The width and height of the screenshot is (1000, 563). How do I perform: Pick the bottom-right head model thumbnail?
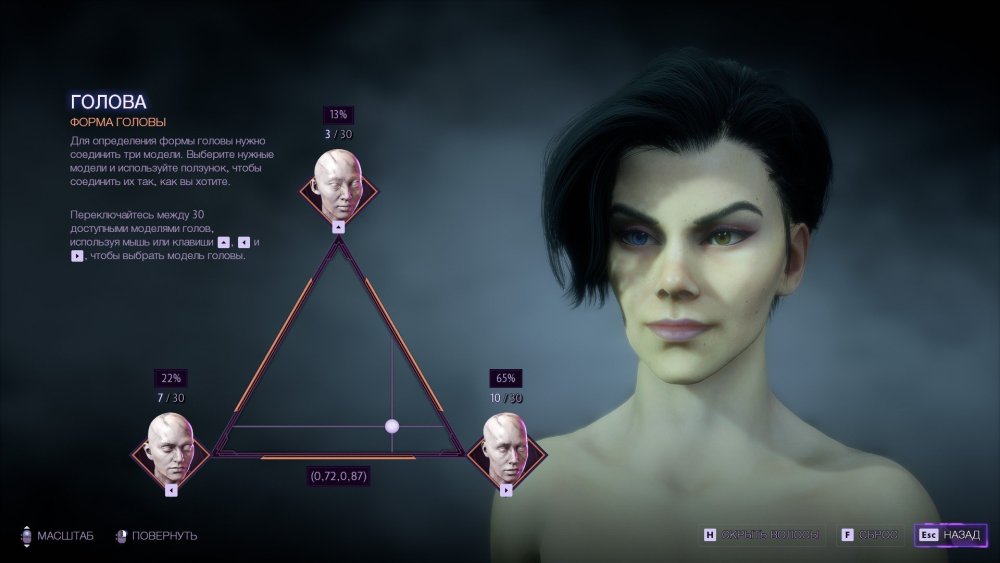[x=504, y=446]
